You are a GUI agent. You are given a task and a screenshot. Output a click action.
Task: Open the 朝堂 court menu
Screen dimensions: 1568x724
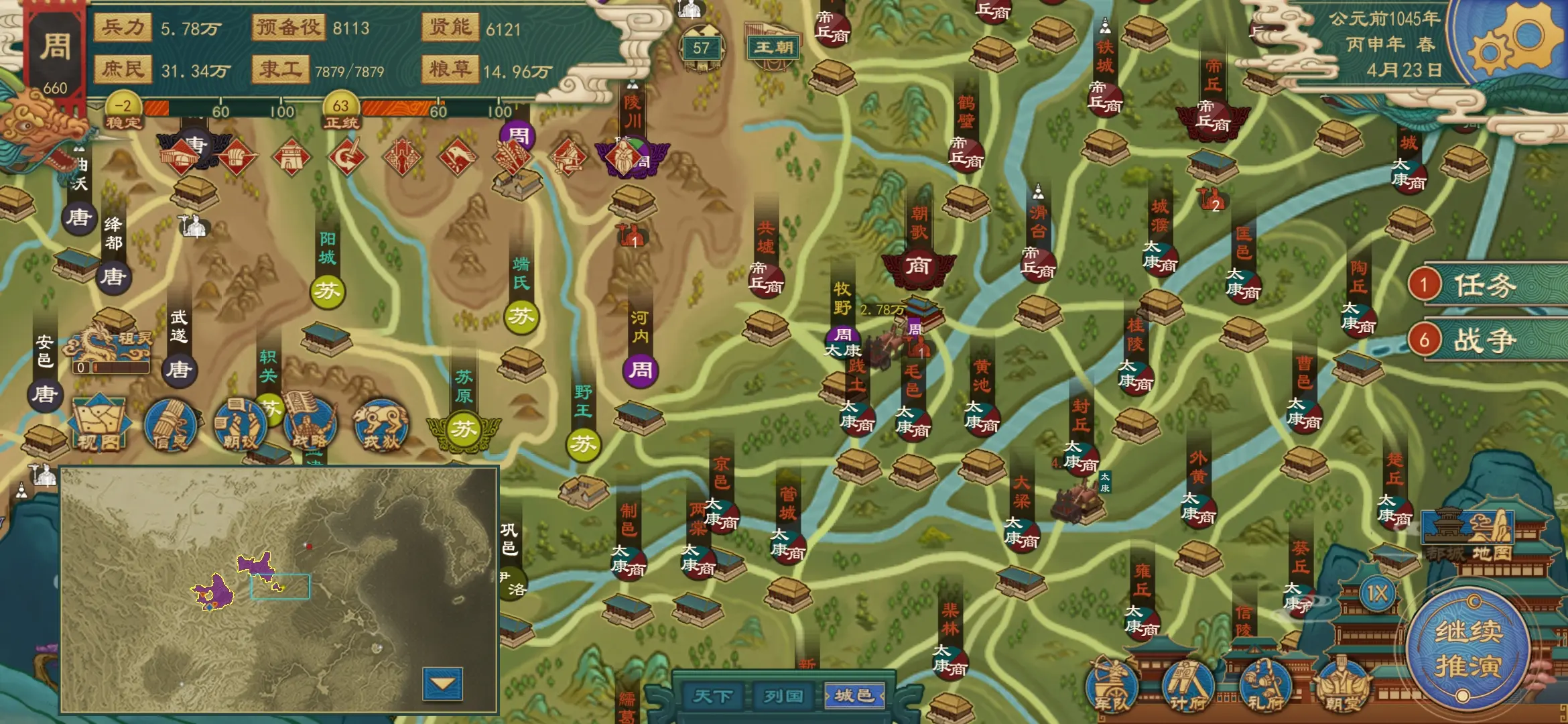tap(1342, 686)
